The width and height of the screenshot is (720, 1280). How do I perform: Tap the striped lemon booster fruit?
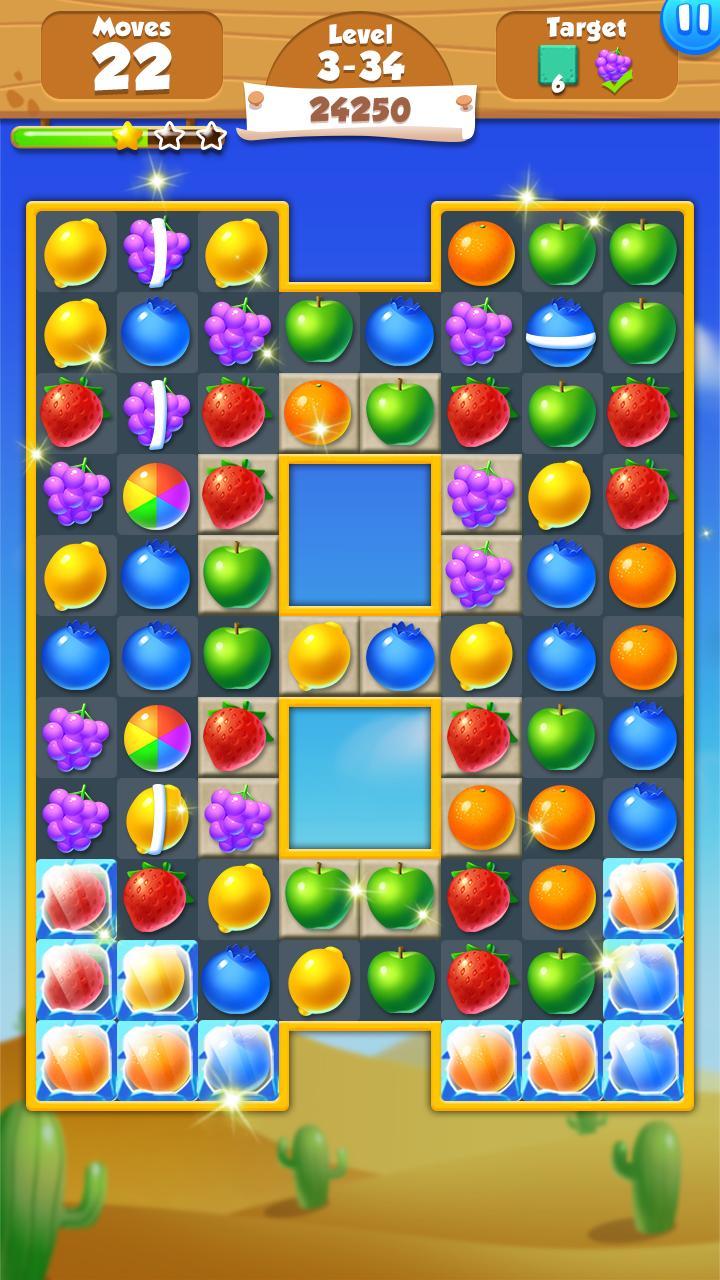pyautogui.click(x=157, y=818)
